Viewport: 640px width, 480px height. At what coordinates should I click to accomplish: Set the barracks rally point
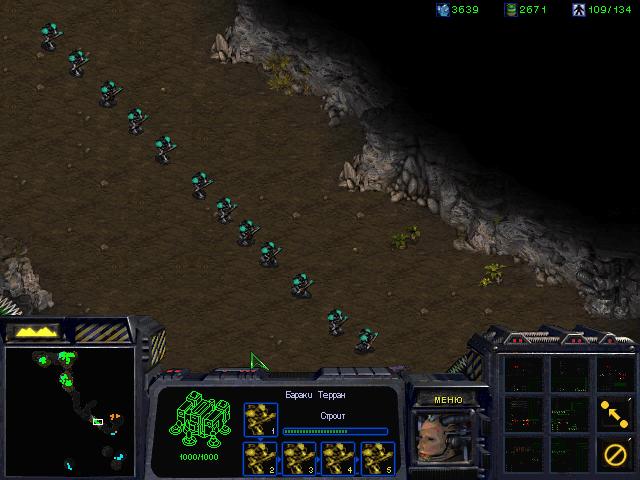point(614,410)
